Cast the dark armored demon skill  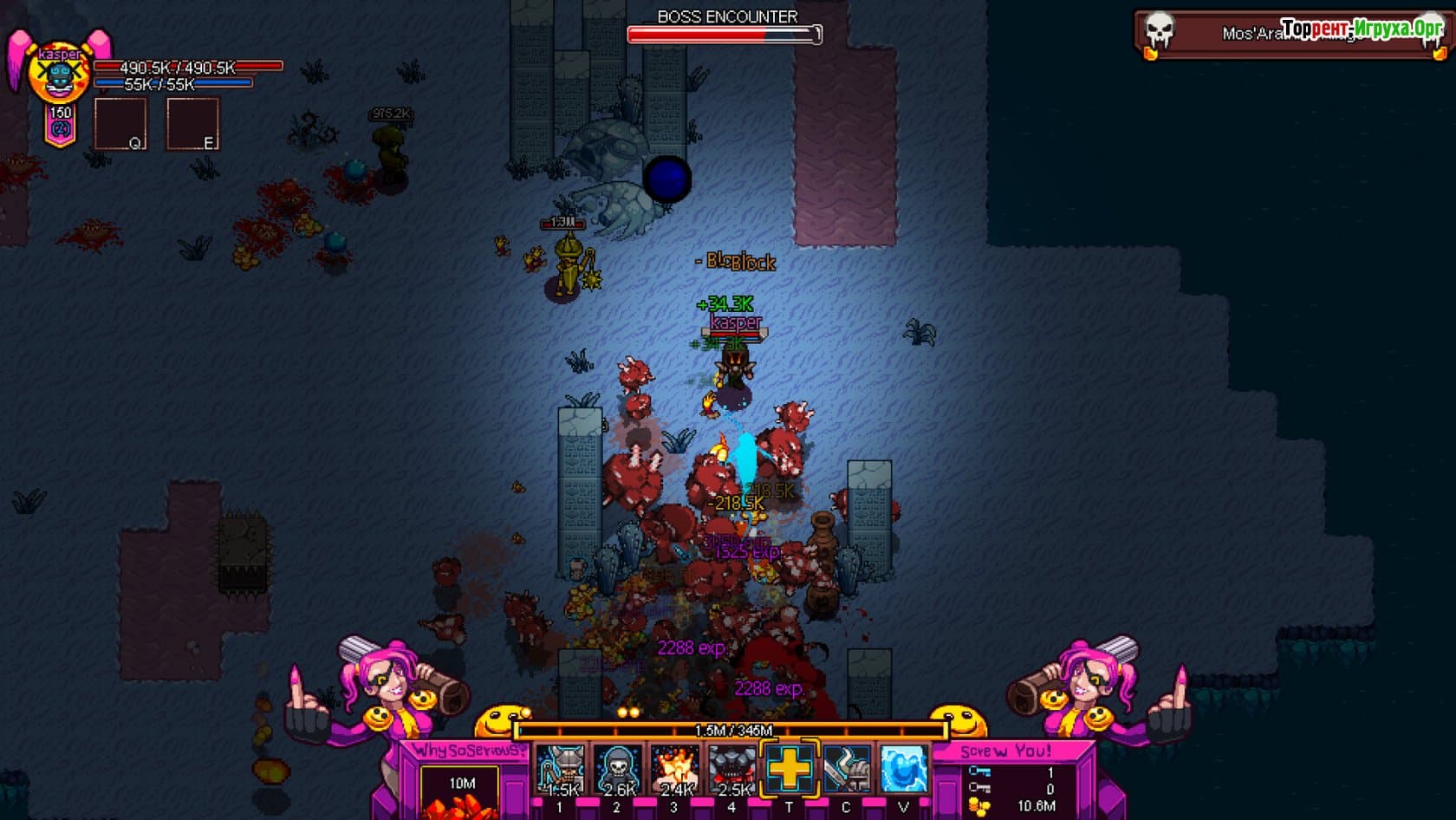coord(731,770)
